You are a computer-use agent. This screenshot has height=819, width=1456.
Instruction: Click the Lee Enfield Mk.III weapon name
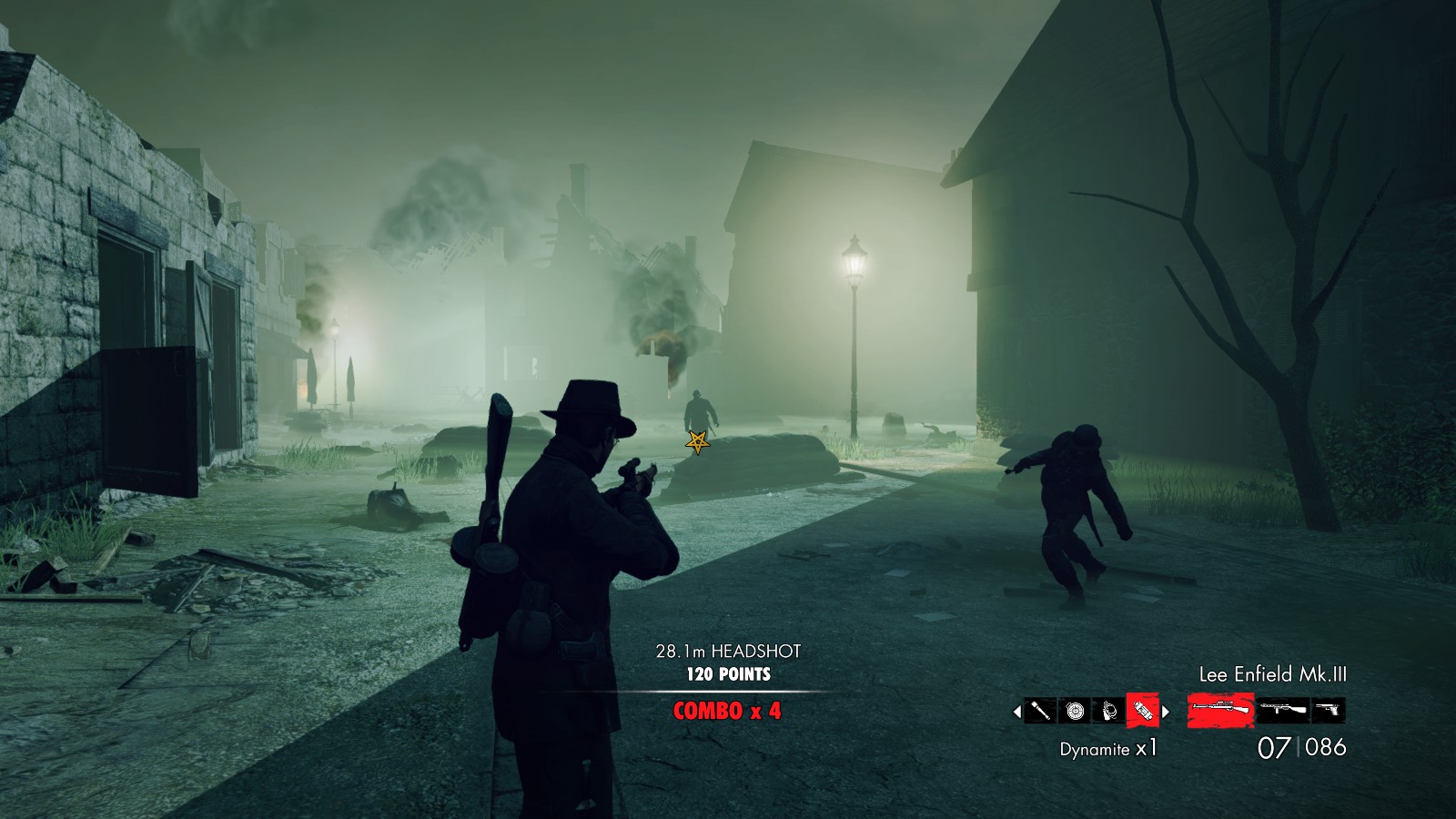click(x=1274, y=675)
